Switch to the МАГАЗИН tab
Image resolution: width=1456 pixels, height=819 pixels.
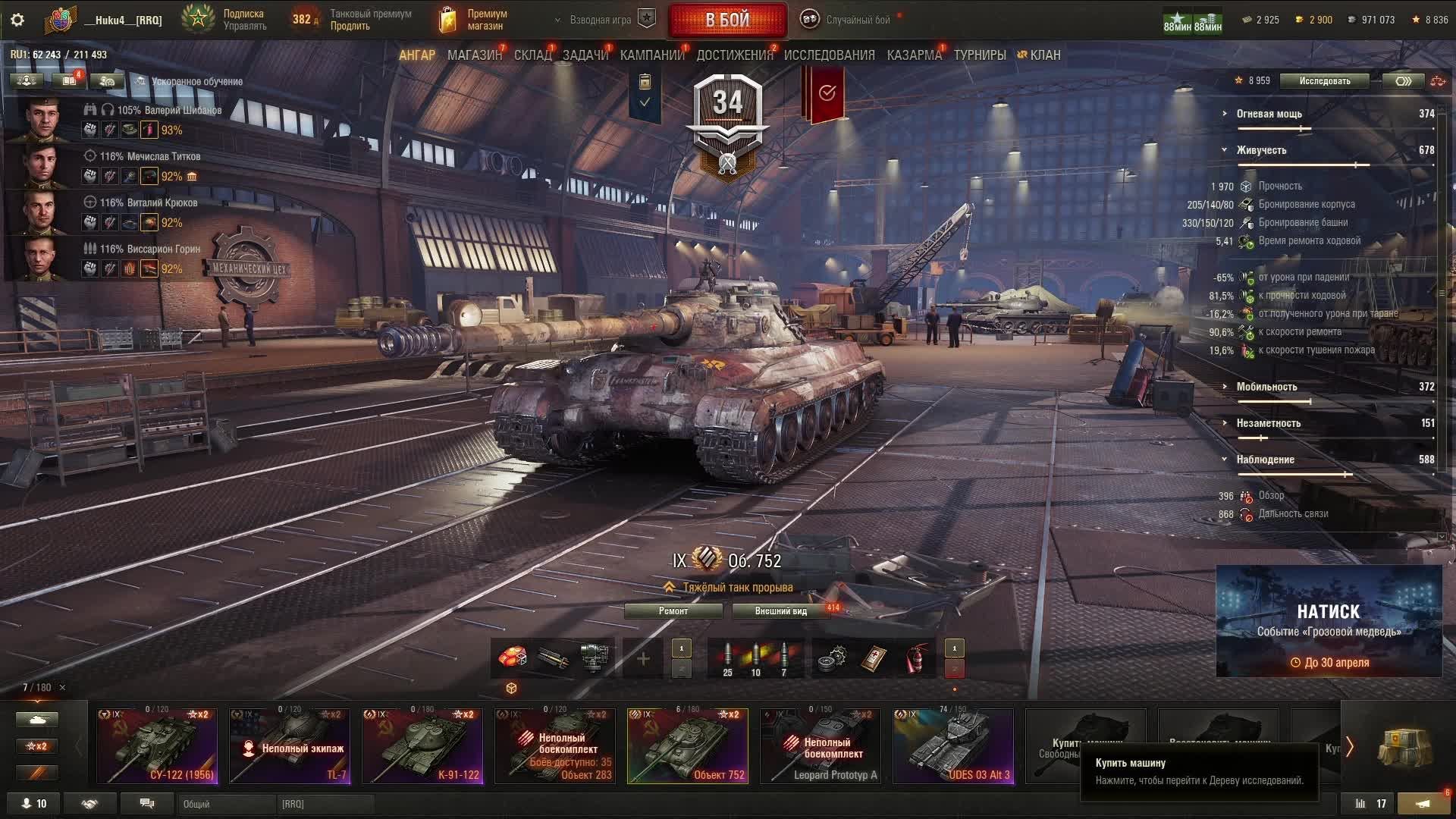[x=474, y=55]
